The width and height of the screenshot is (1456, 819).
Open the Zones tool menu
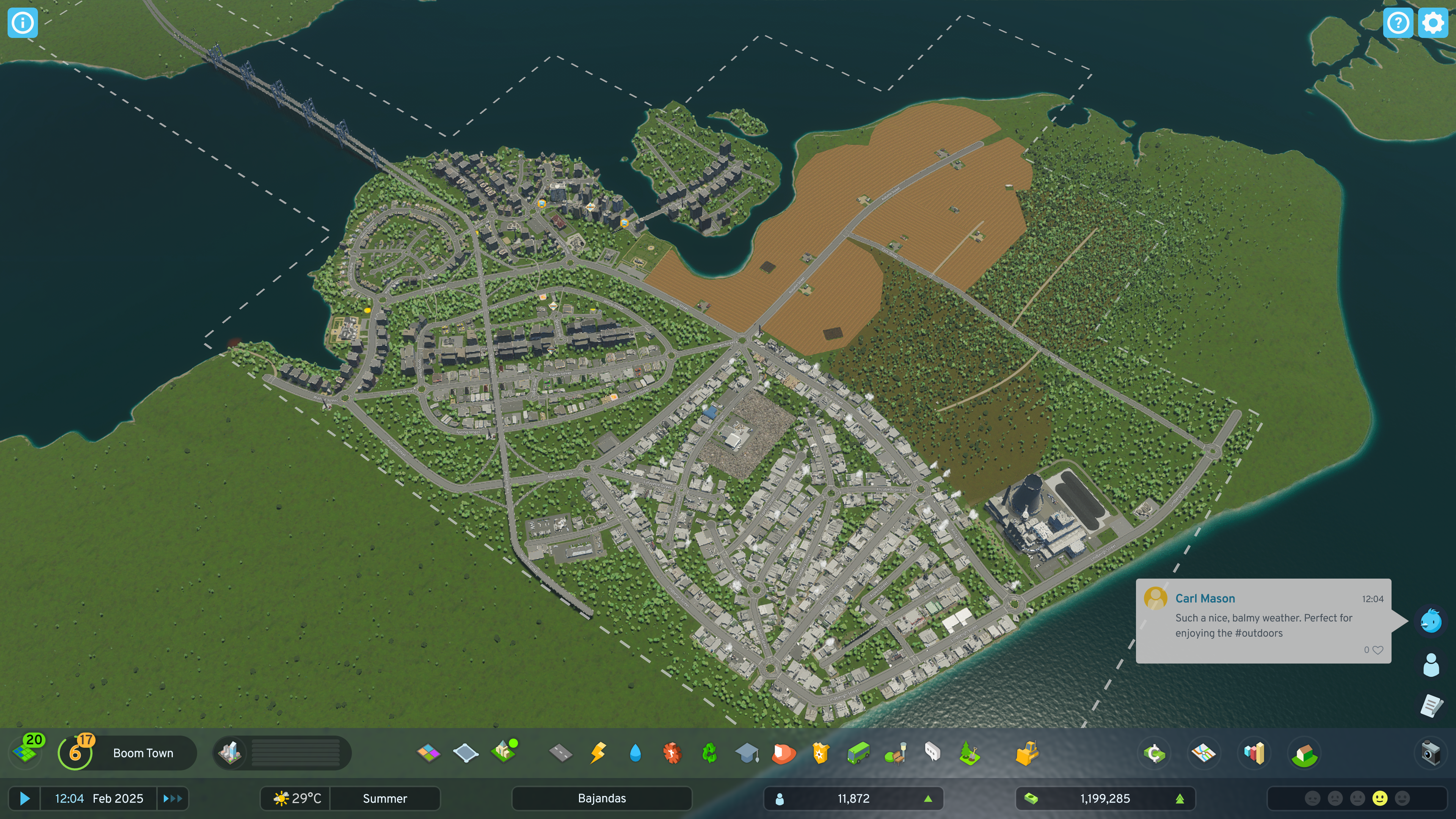(428, 753)
